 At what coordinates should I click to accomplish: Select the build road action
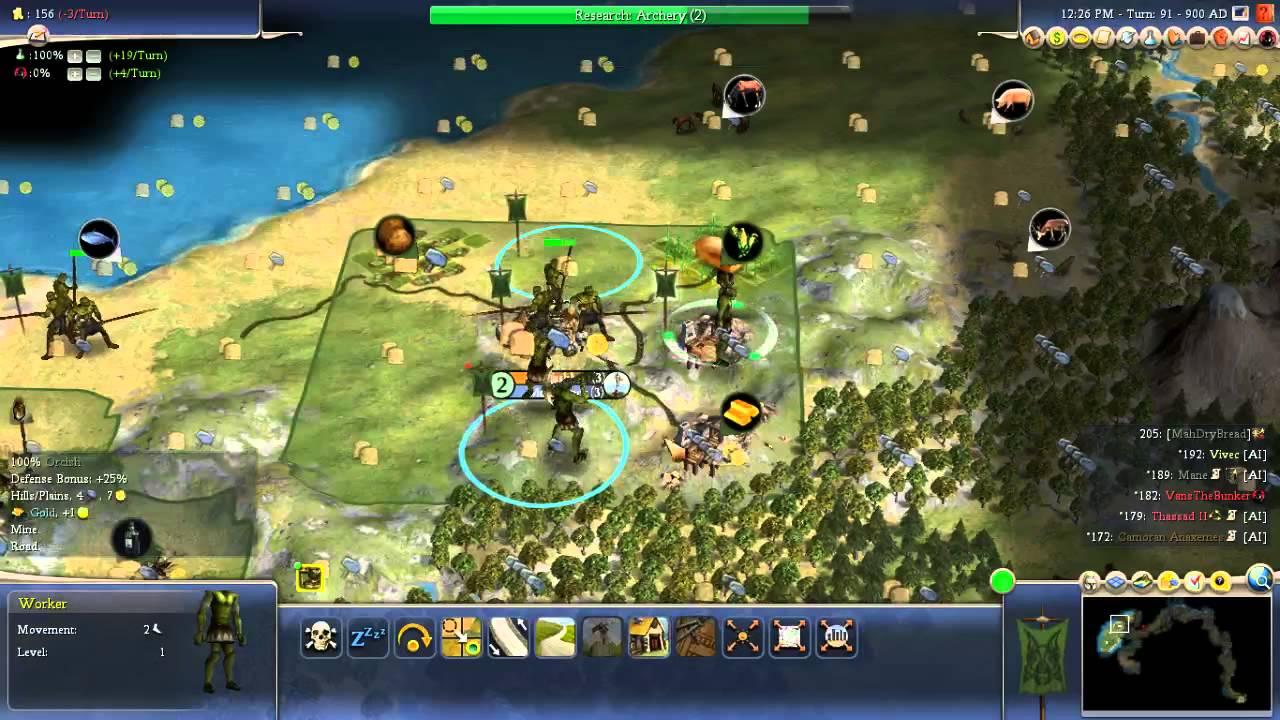(x=555, y=637)
